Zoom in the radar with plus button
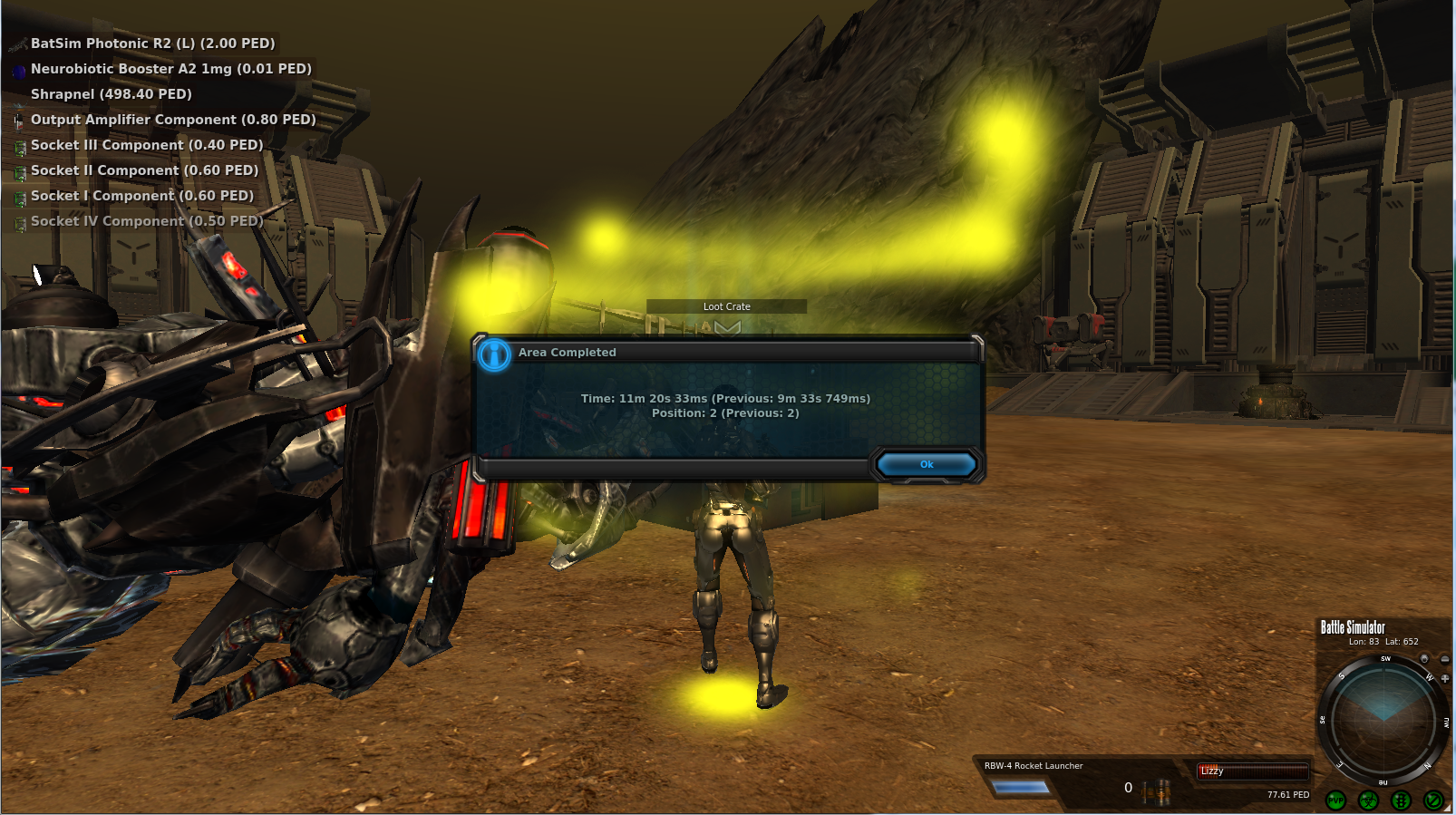 [1445, 678]
